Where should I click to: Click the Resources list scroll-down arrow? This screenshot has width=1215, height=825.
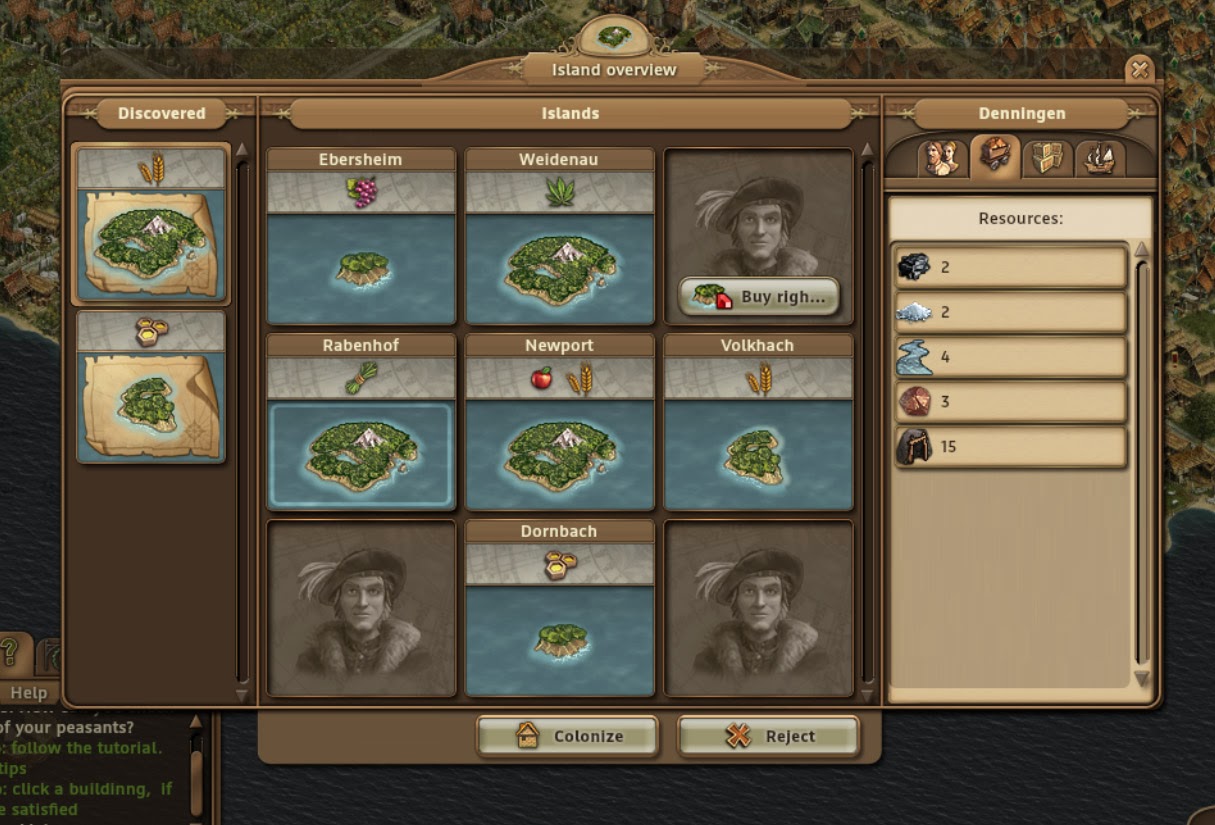click(1142, 679)
